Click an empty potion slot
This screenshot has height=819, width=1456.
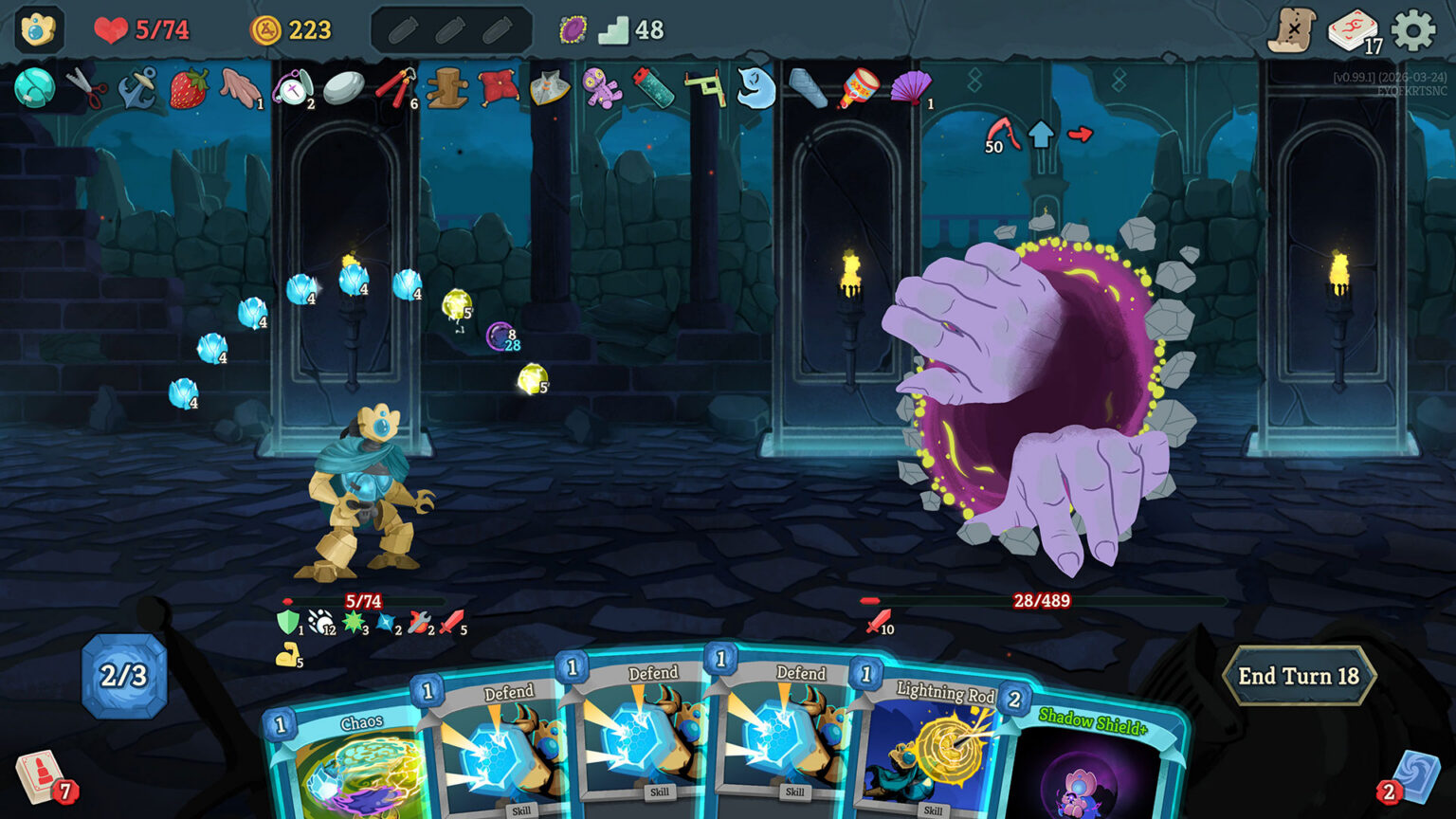click(x=401, y=29)
